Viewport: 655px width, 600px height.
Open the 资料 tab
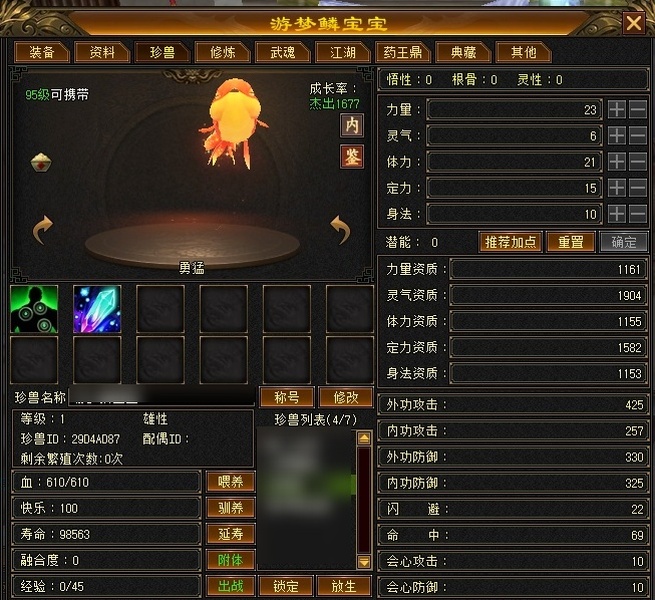coord(102,52)
